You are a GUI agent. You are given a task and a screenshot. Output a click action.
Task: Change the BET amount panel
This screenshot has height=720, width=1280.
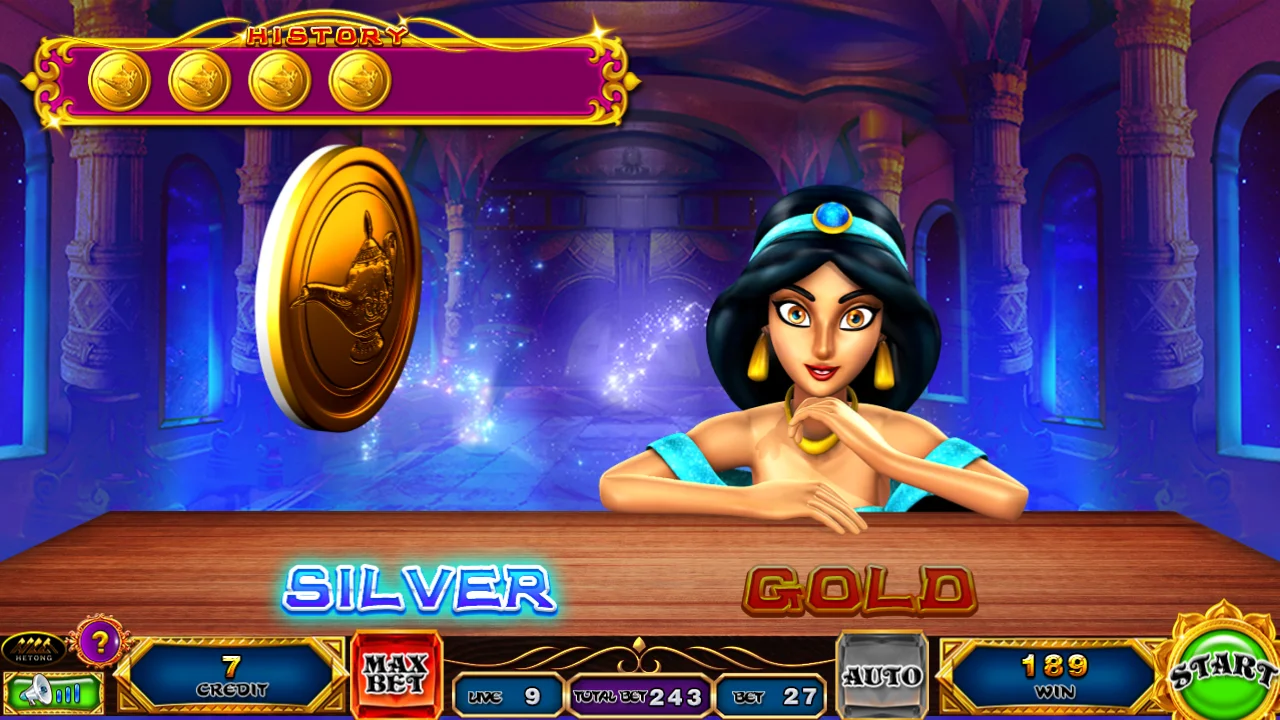(770, 696)
